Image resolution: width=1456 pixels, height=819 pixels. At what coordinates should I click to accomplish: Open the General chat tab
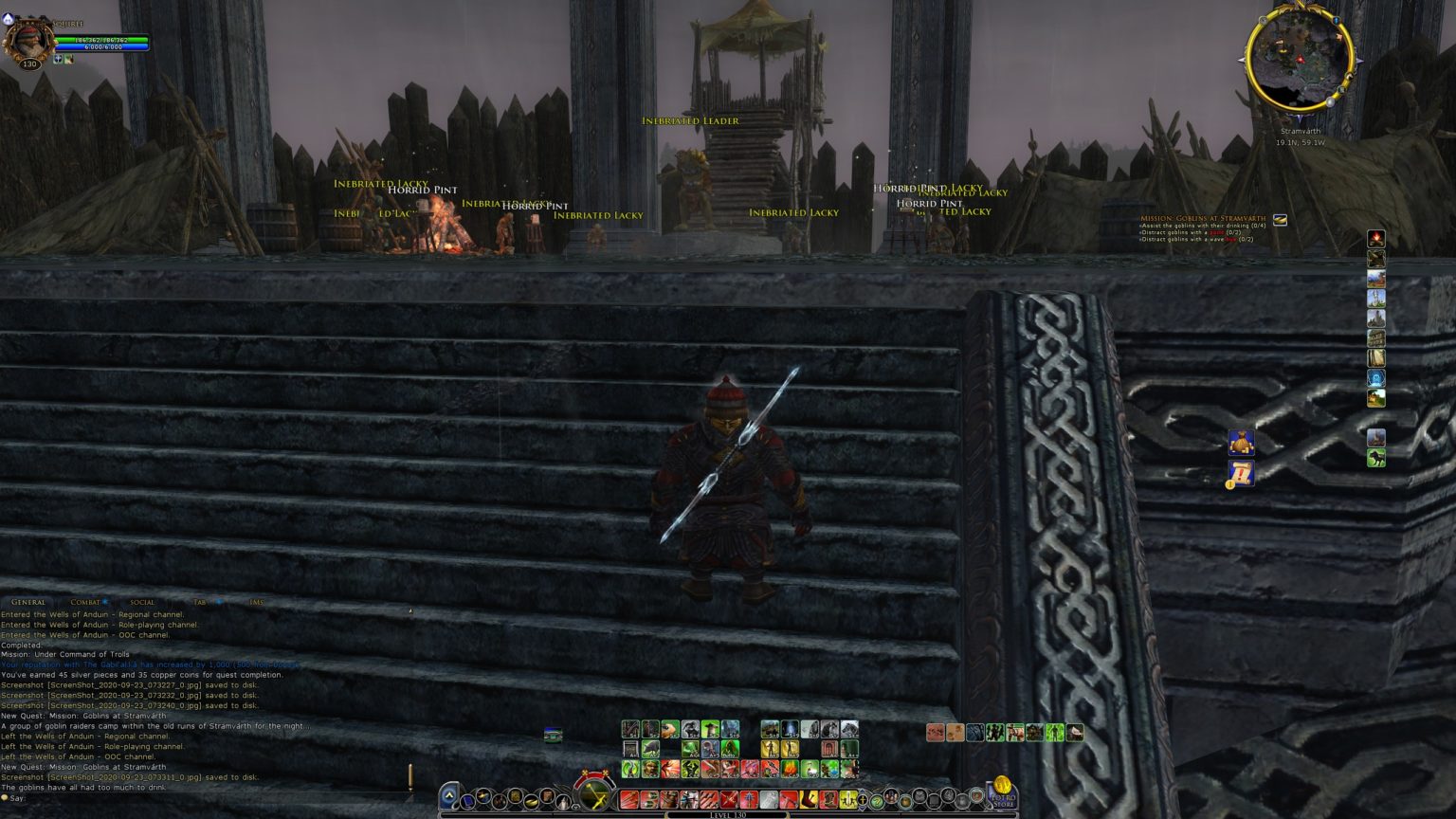(28, 601)
